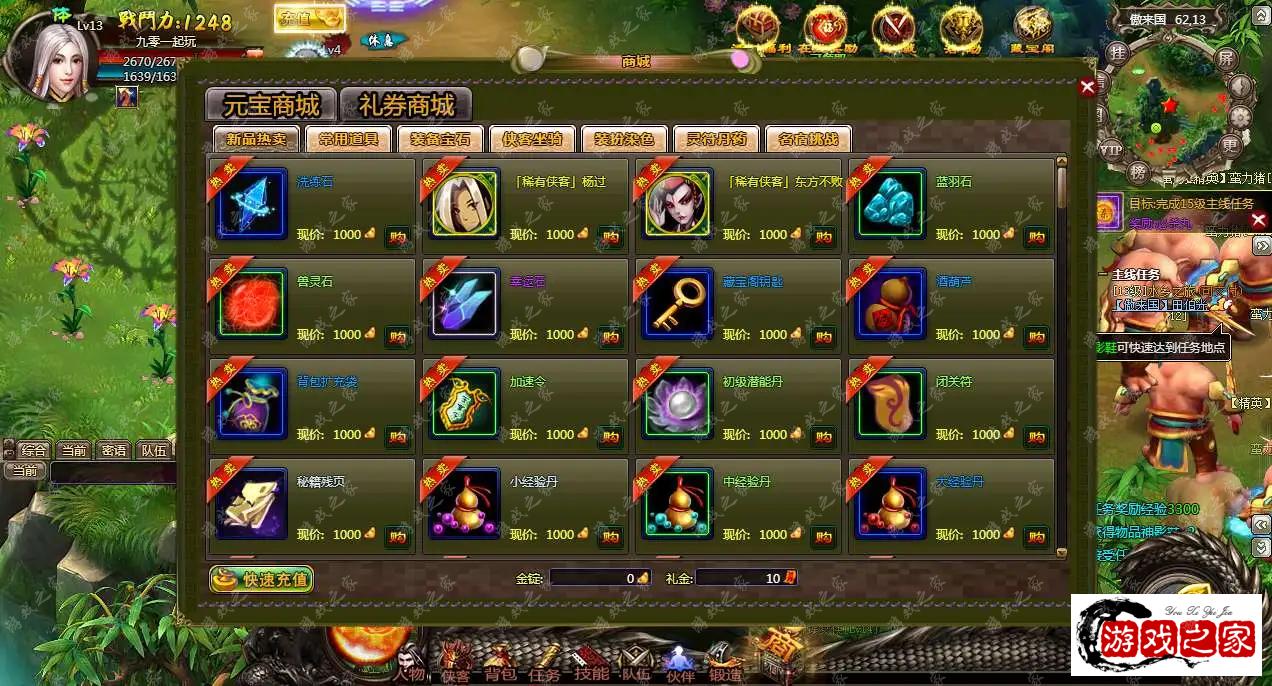Buy the 闭关符 item
Screen dimensions: 1272x686
[x=1036, y=436]
